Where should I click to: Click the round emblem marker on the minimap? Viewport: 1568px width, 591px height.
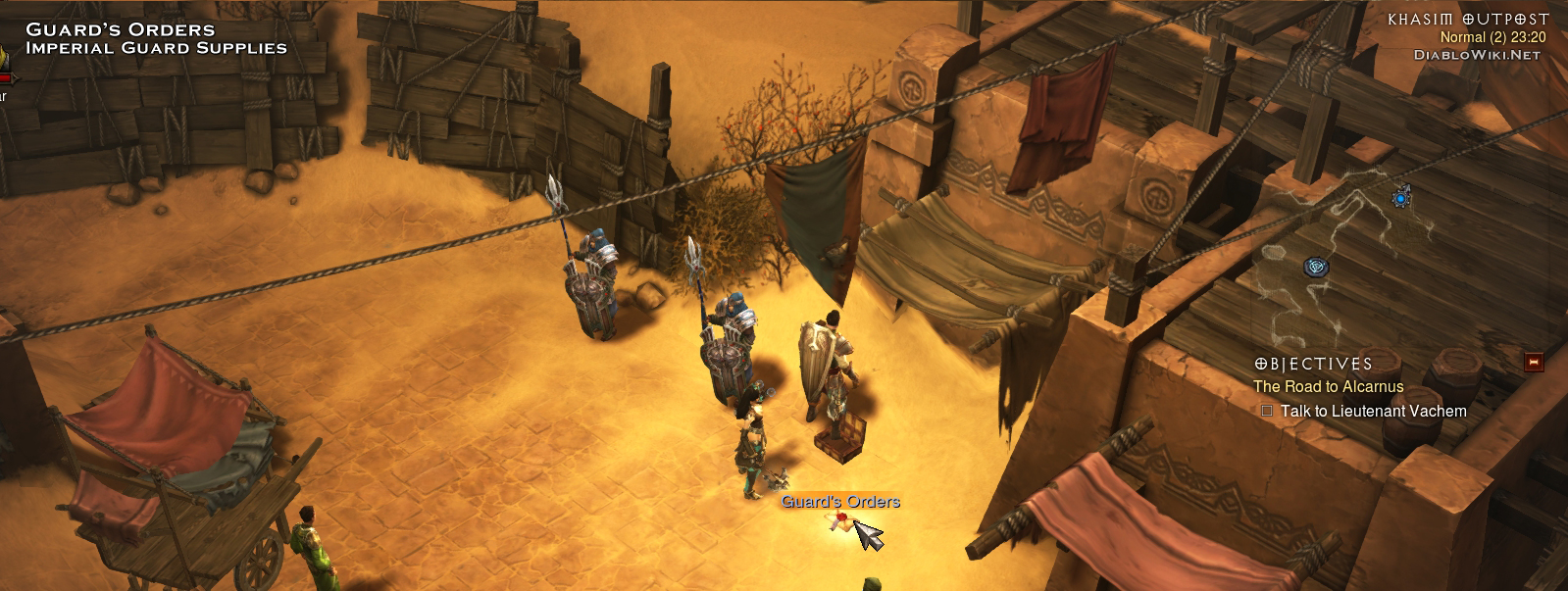[x=1316, y=267]
